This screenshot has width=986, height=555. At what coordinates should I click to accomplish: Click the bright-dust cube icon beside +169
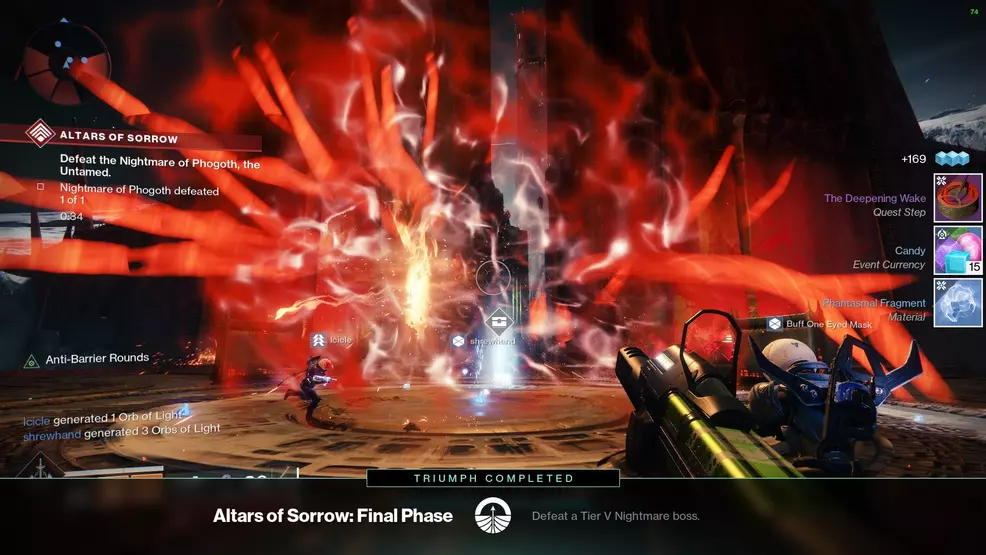pos(951,159)
